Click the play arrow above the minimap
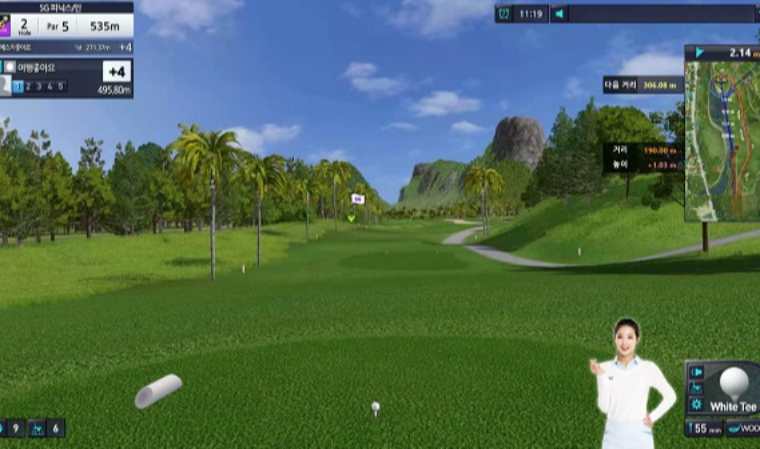This screenshot has width=760, height=449. [x=699, y=53]
